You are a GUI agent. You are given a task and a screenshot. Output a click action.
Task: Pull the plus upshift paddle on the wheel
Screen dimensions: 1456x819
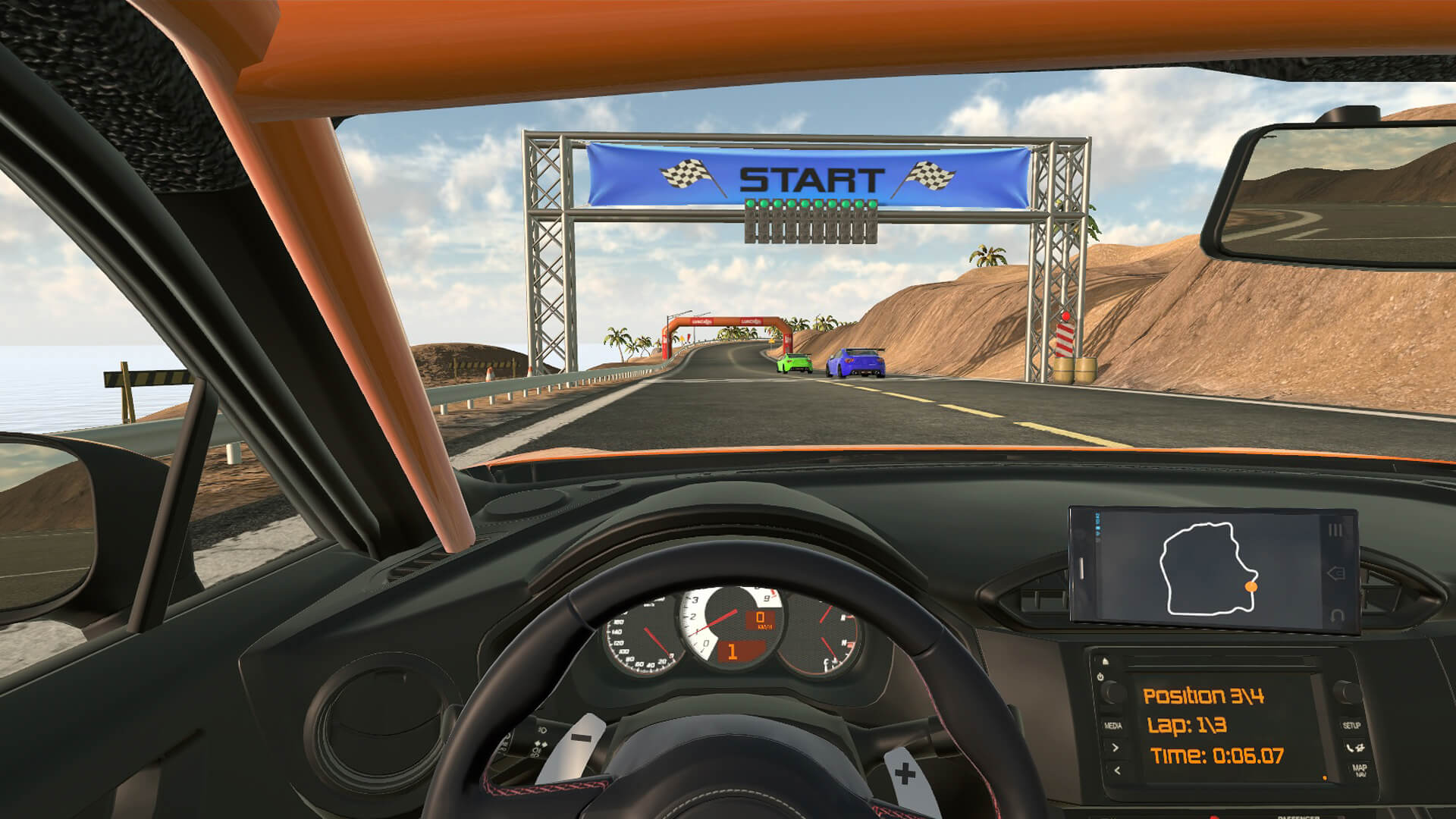(x=905, y=773)
